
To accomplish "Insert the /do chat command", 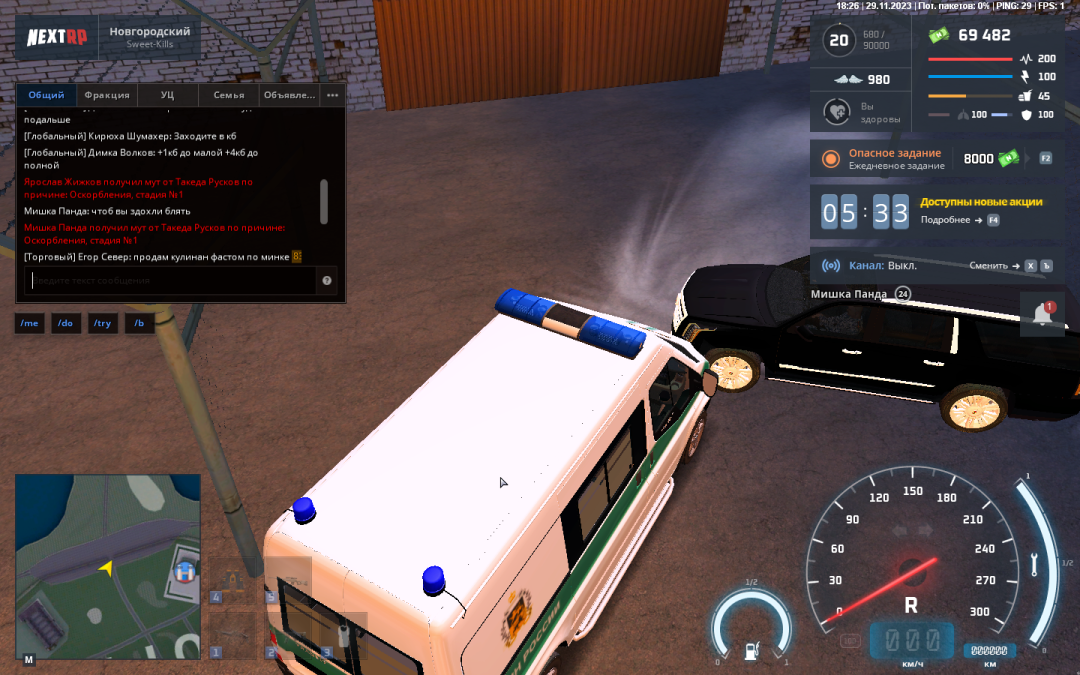I will [66, 324].
